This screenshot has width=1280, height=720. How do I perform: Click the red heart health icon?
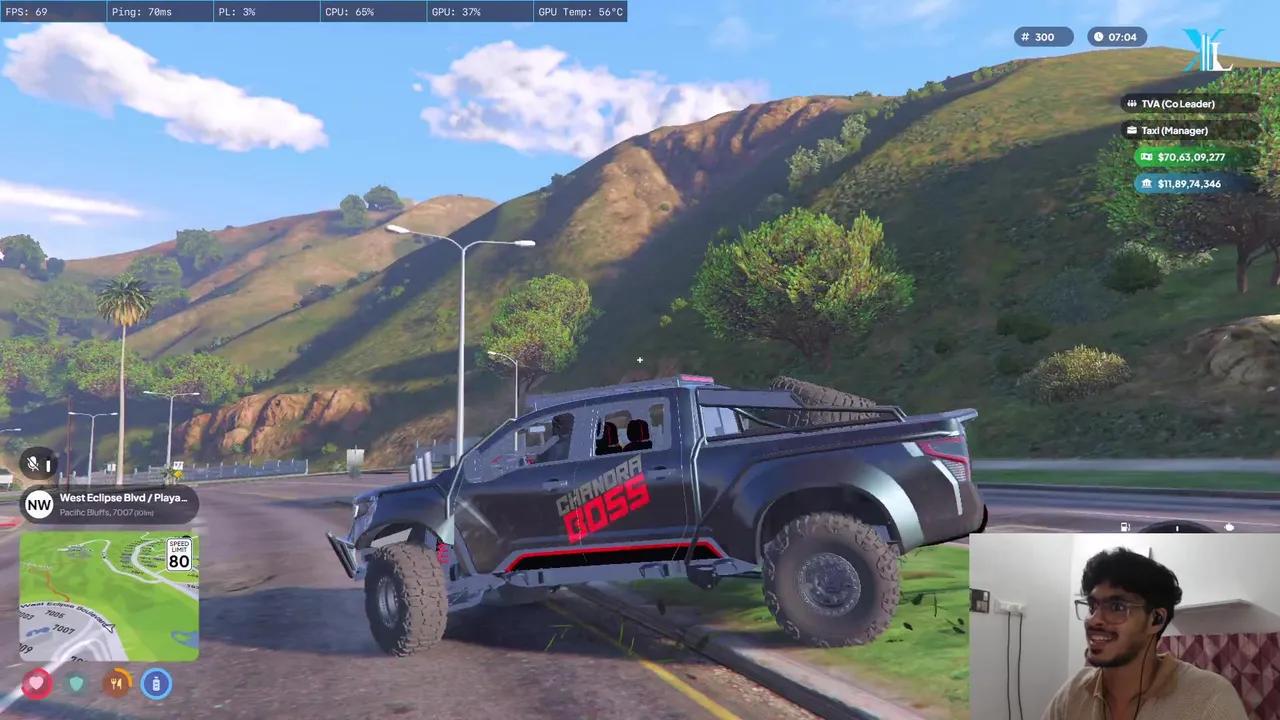(37, 684)
